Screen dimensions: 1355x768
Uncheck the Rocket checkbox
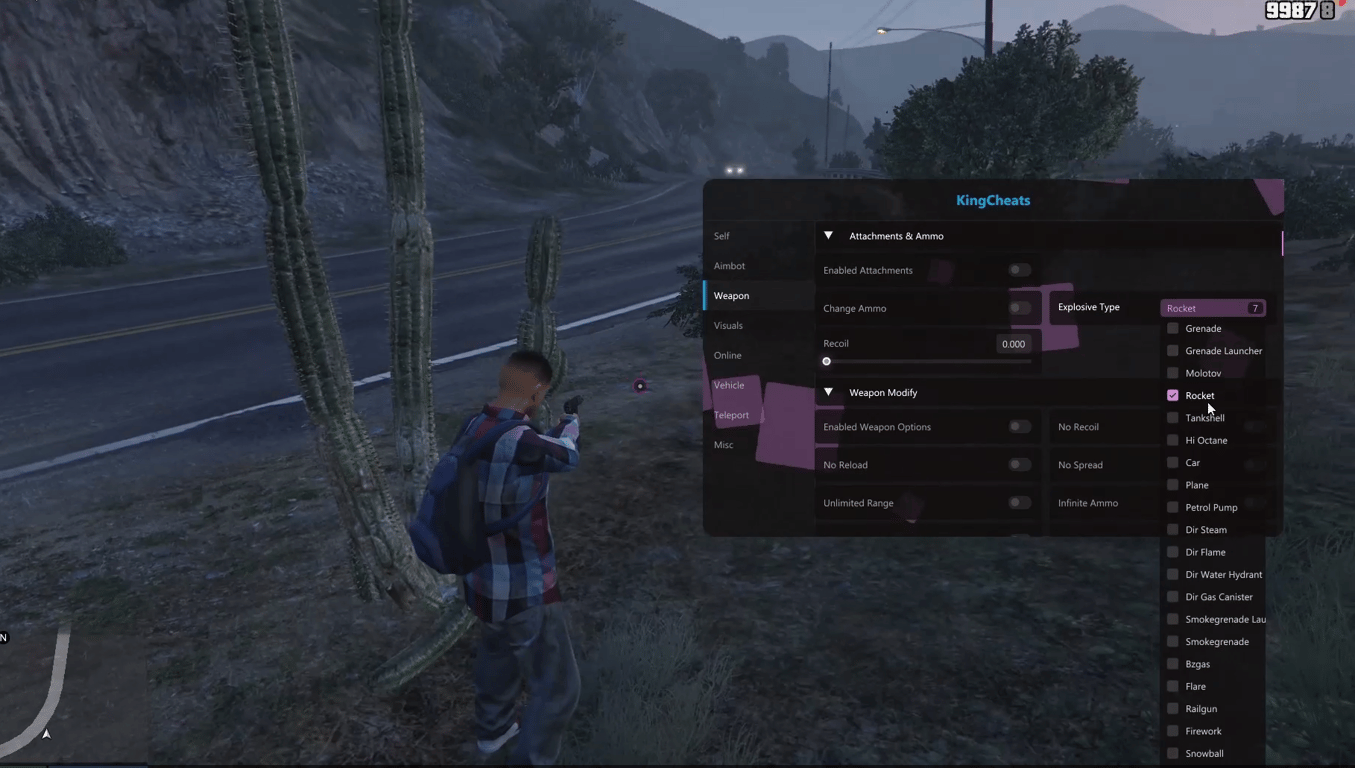point(1173,396)
